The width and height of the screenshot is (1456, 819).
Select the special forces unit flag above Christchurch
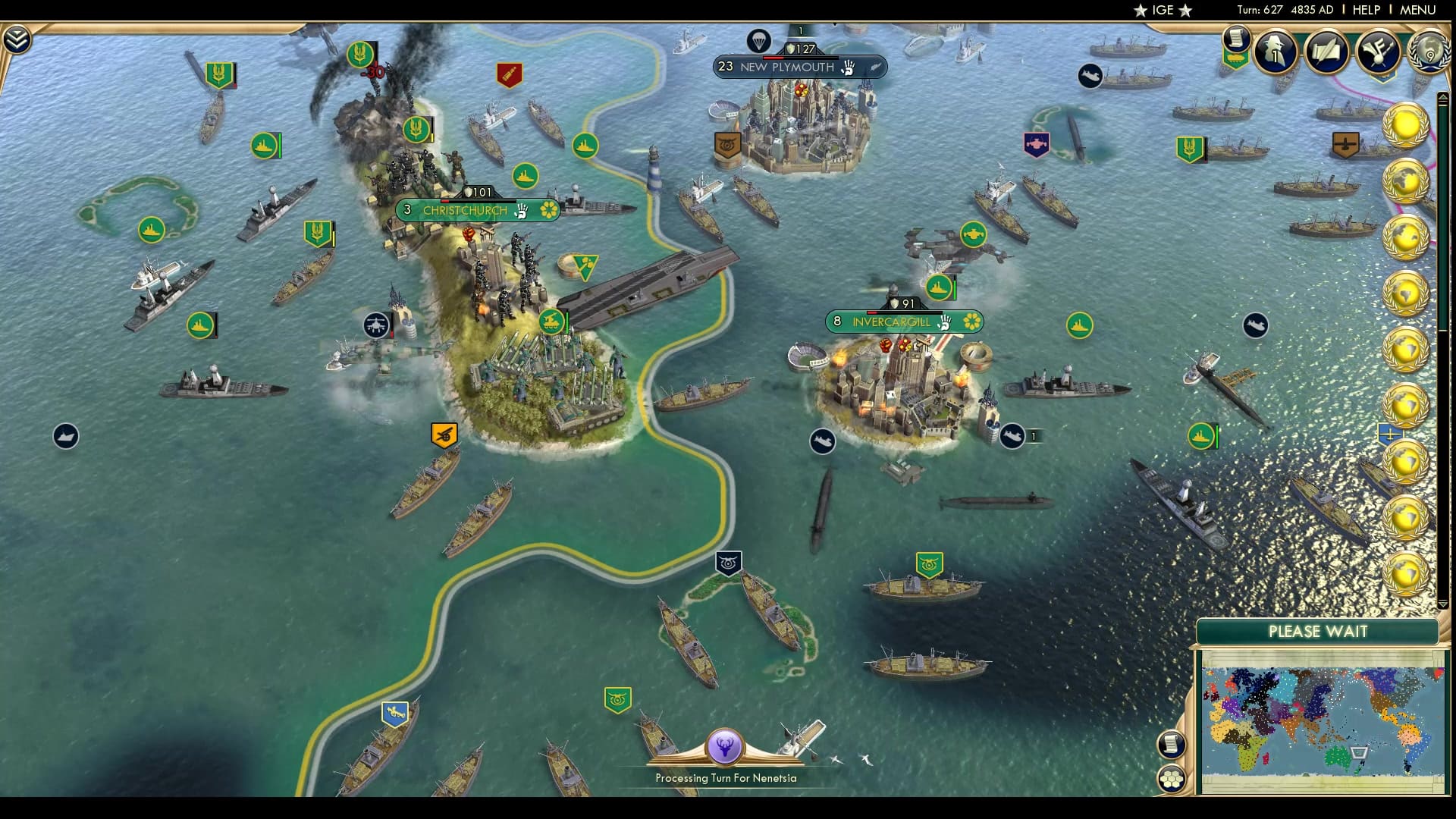tap(415, 129)
